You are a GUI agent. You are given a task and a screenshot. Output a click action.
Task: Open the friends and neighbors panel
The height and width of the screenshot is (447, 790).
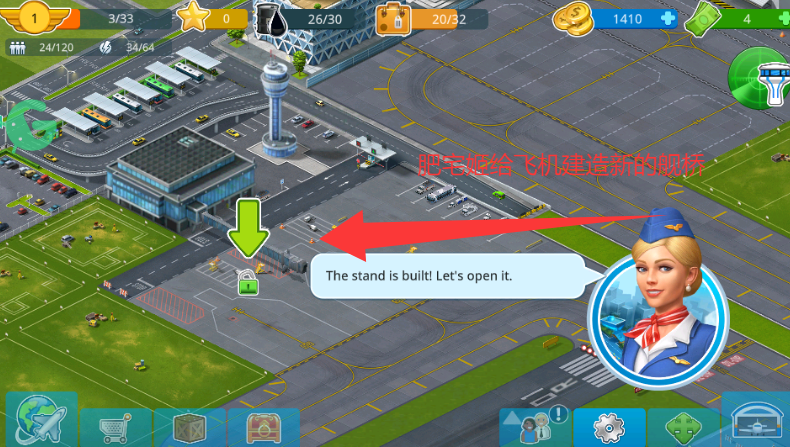[x=535, y=427]
